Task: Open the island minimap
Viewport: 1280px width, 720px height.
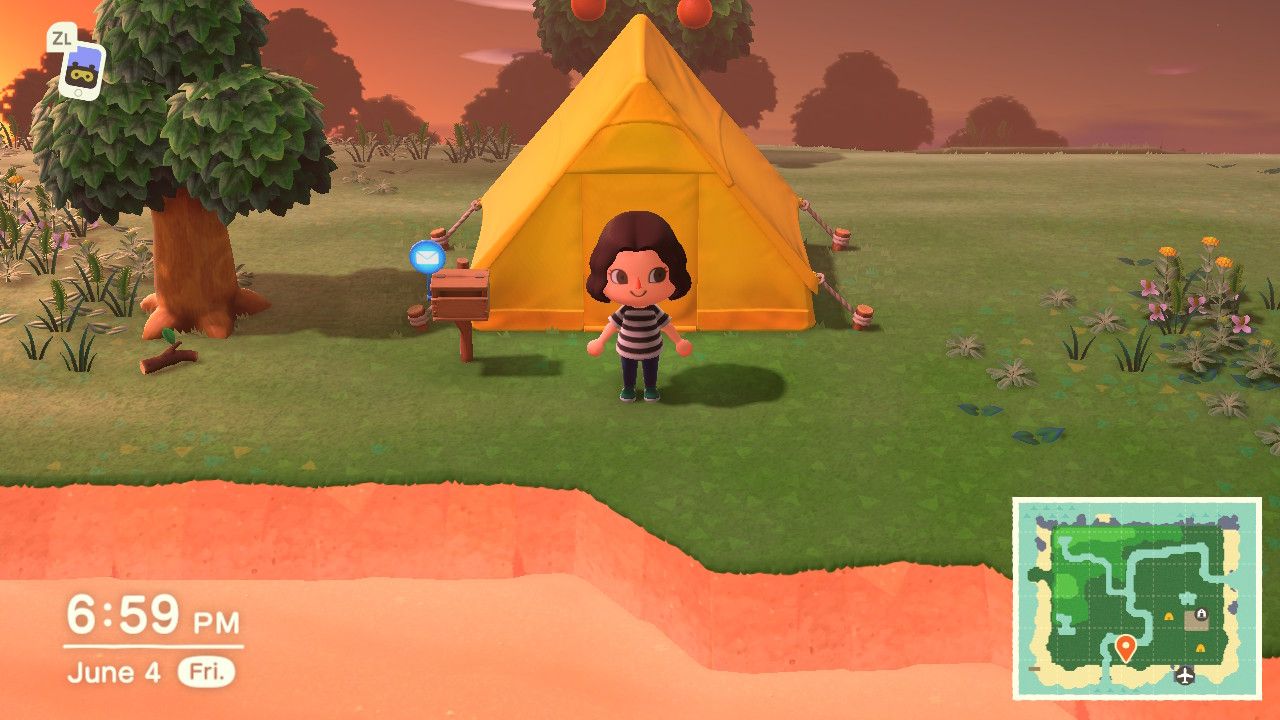Action: pos(1137,598)
